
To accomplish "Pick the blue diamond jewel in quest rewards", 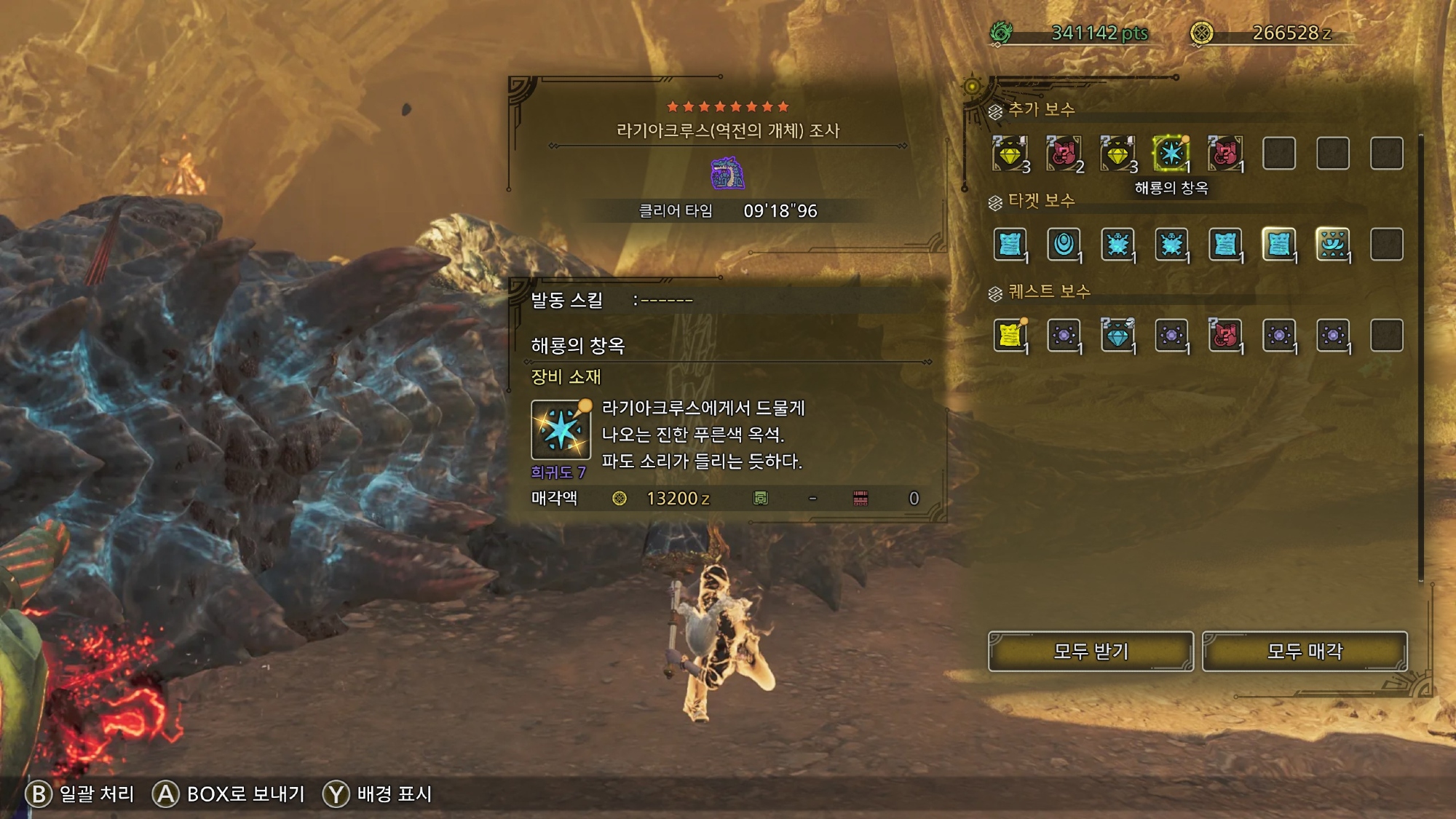I will coord(1117,335).
